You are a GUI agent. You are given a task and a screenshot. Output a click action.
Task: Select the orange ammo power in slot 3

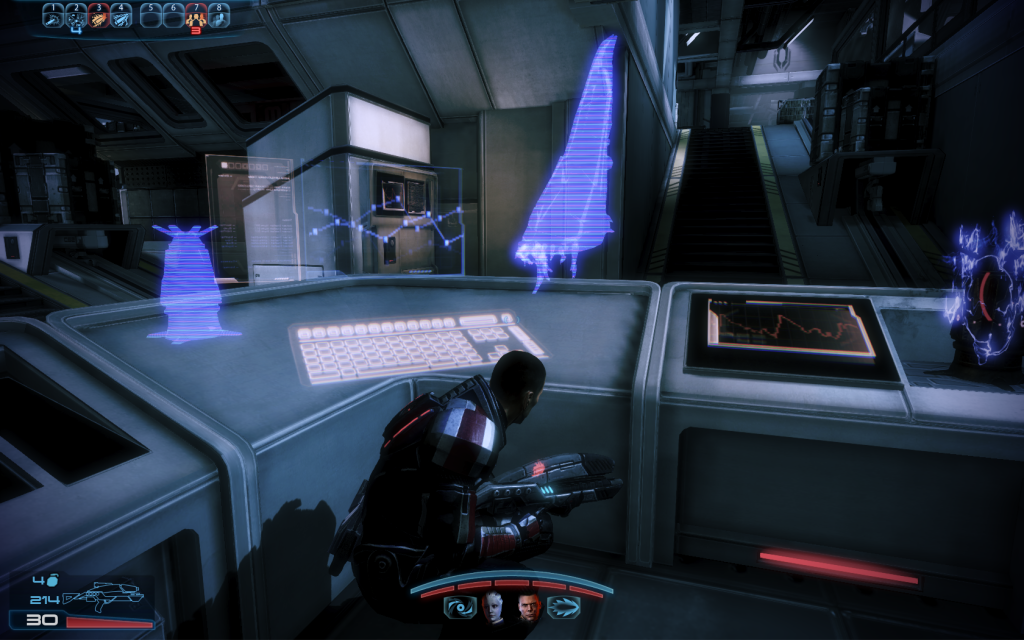pyautogui.click(x=98, y=16)
